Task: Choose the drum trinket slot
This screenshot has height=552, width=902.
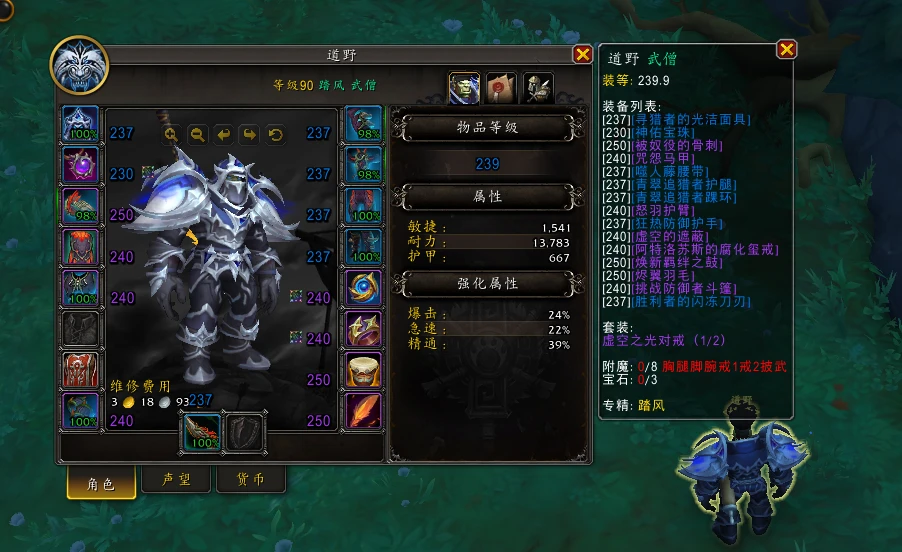Action: (x=362, y=370)
